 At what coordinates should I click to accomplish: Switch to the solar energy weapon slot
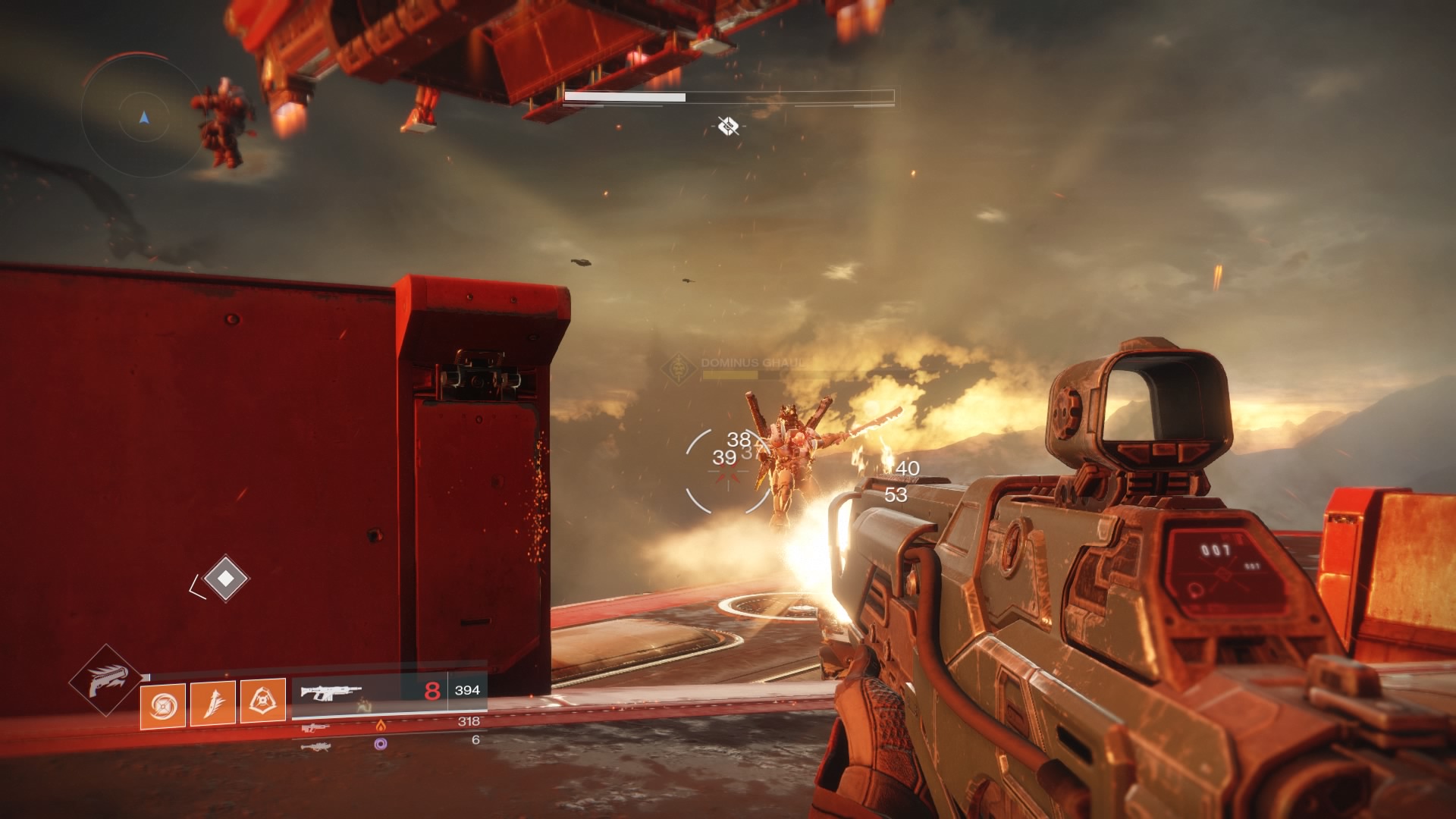388,725
